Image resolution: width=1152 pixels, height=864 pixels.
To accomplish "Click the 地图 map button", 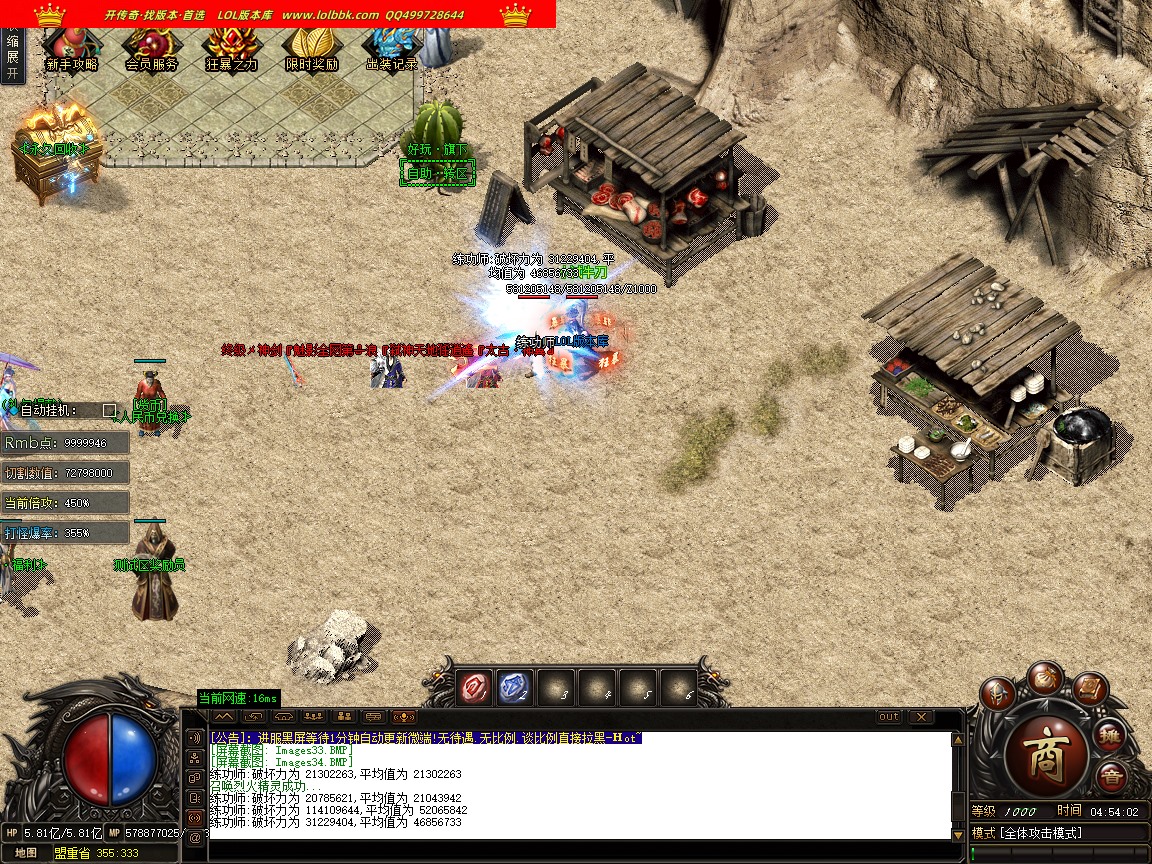I will coord(25,853).
